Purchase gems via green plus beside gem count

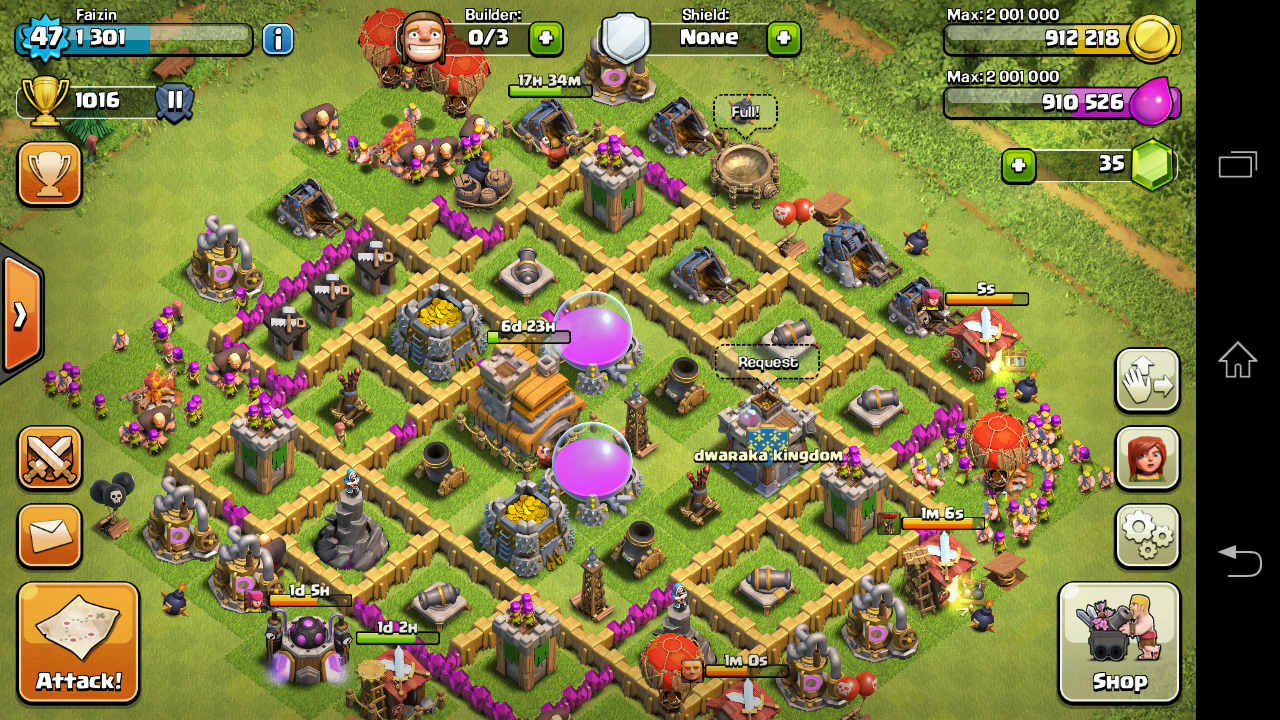[x=1019, y=165]
